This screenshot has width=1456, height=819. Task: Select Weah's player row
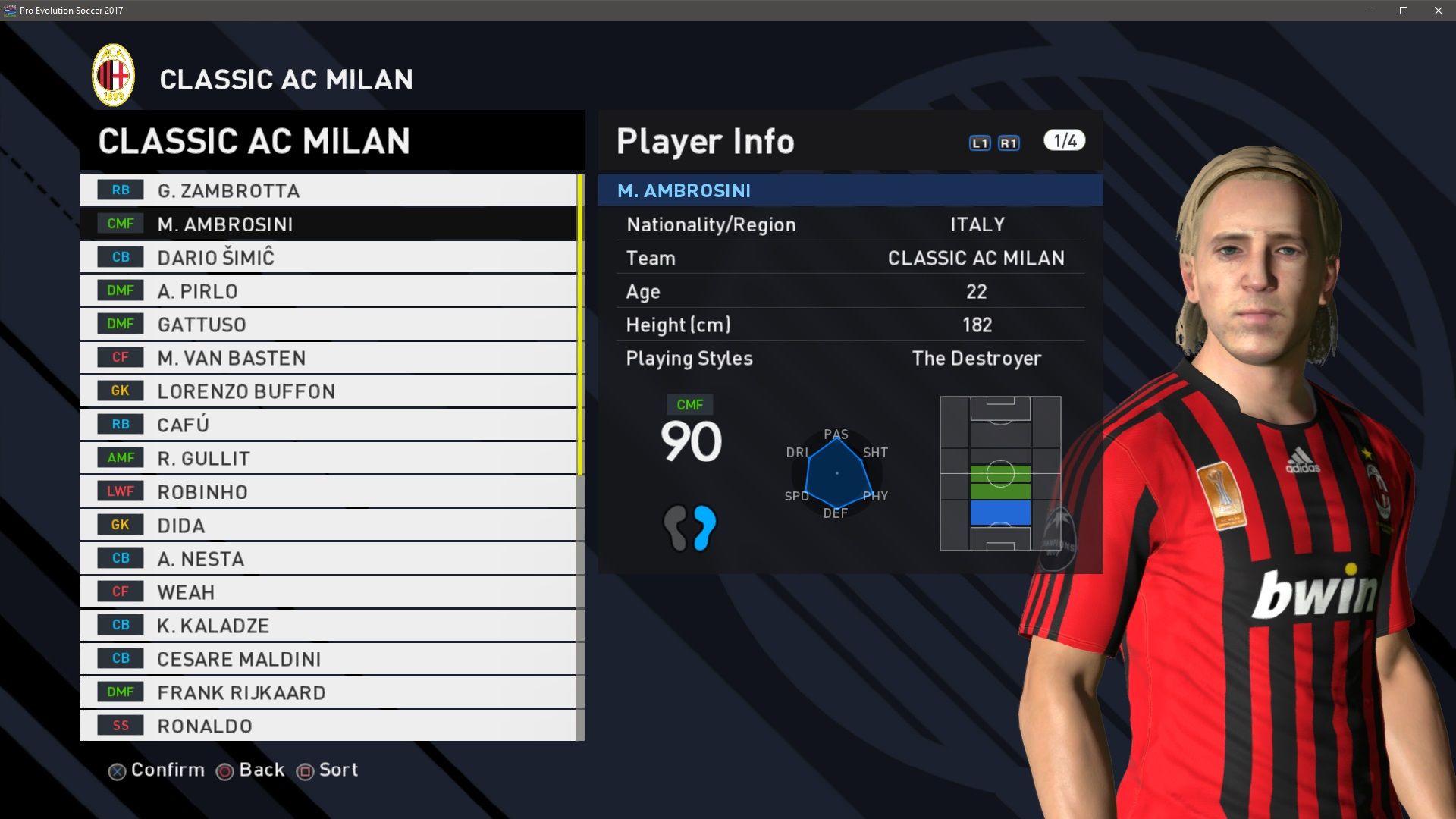[327, 591]
